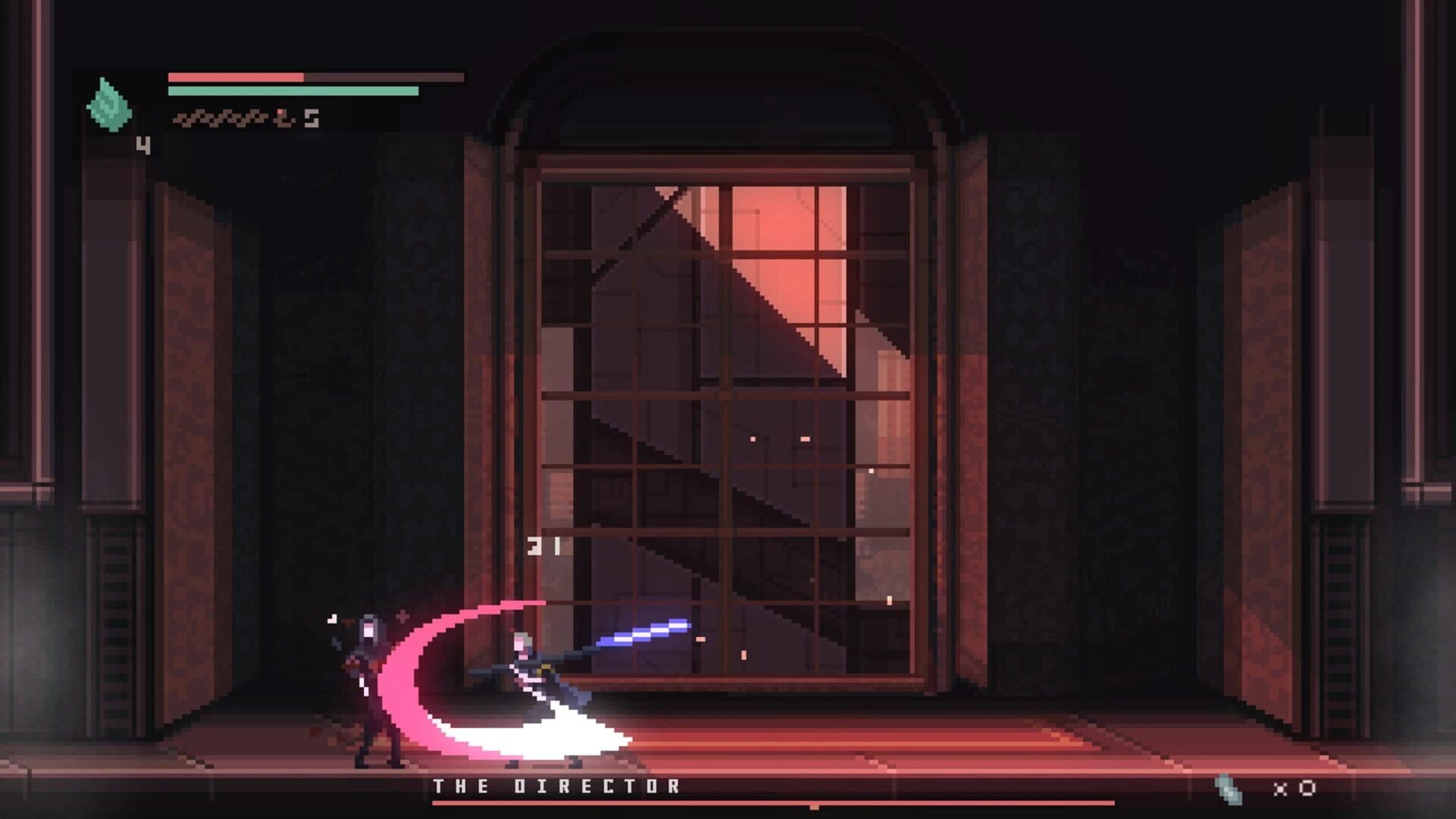1456x819 pixels.
Task: Click the thread count number 5
Action: coord(311,117)
